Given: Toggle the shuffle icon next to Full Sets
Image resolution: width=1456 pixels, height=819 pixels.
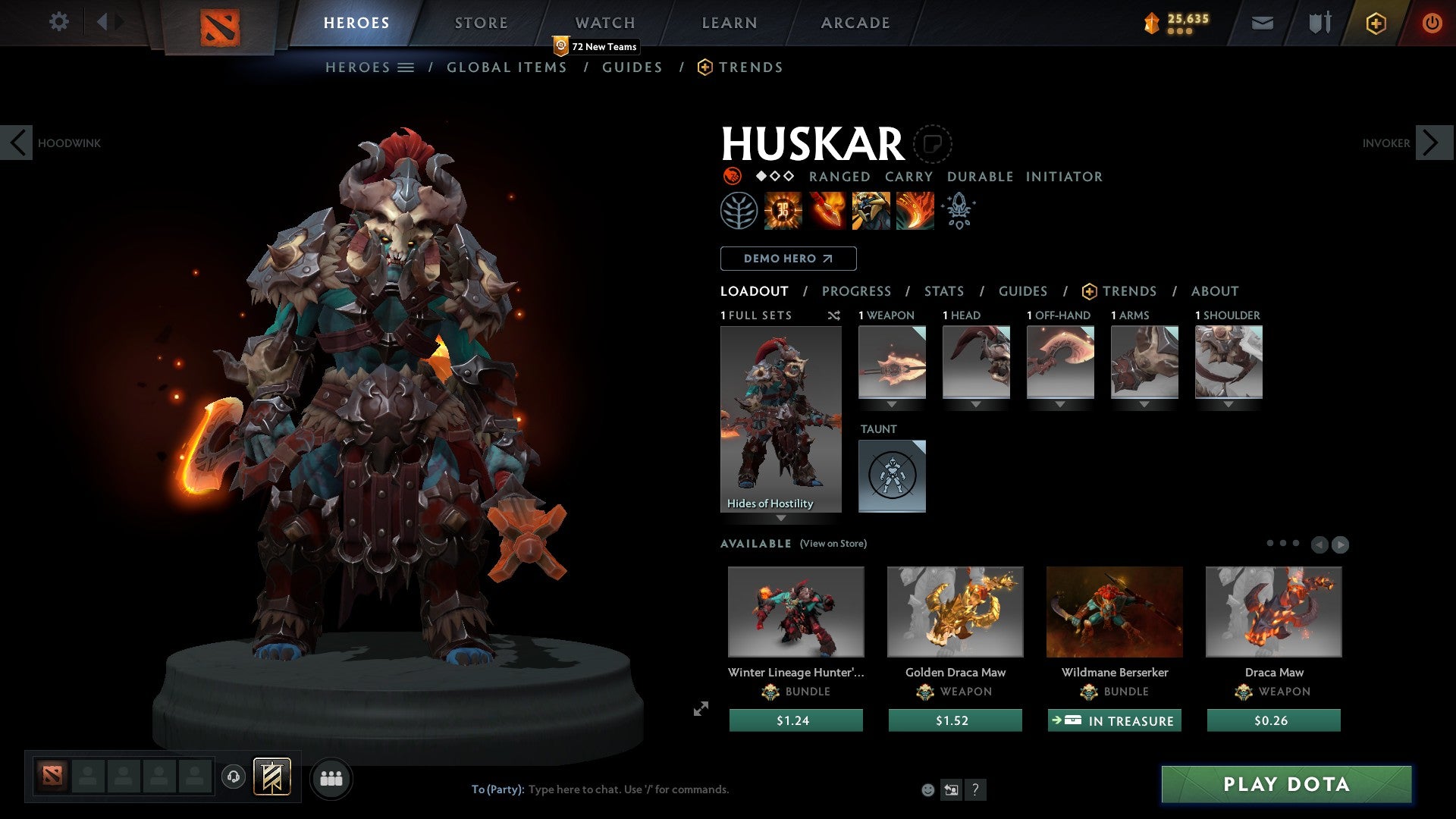Looking at the screenshot, I should pyautogui.click(x=834, y=316).
